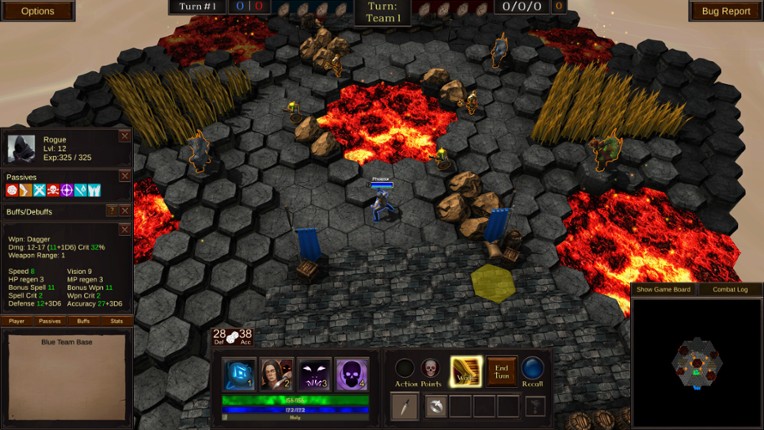Activate the shadow eyes ability in slot 3

[314, 374]
